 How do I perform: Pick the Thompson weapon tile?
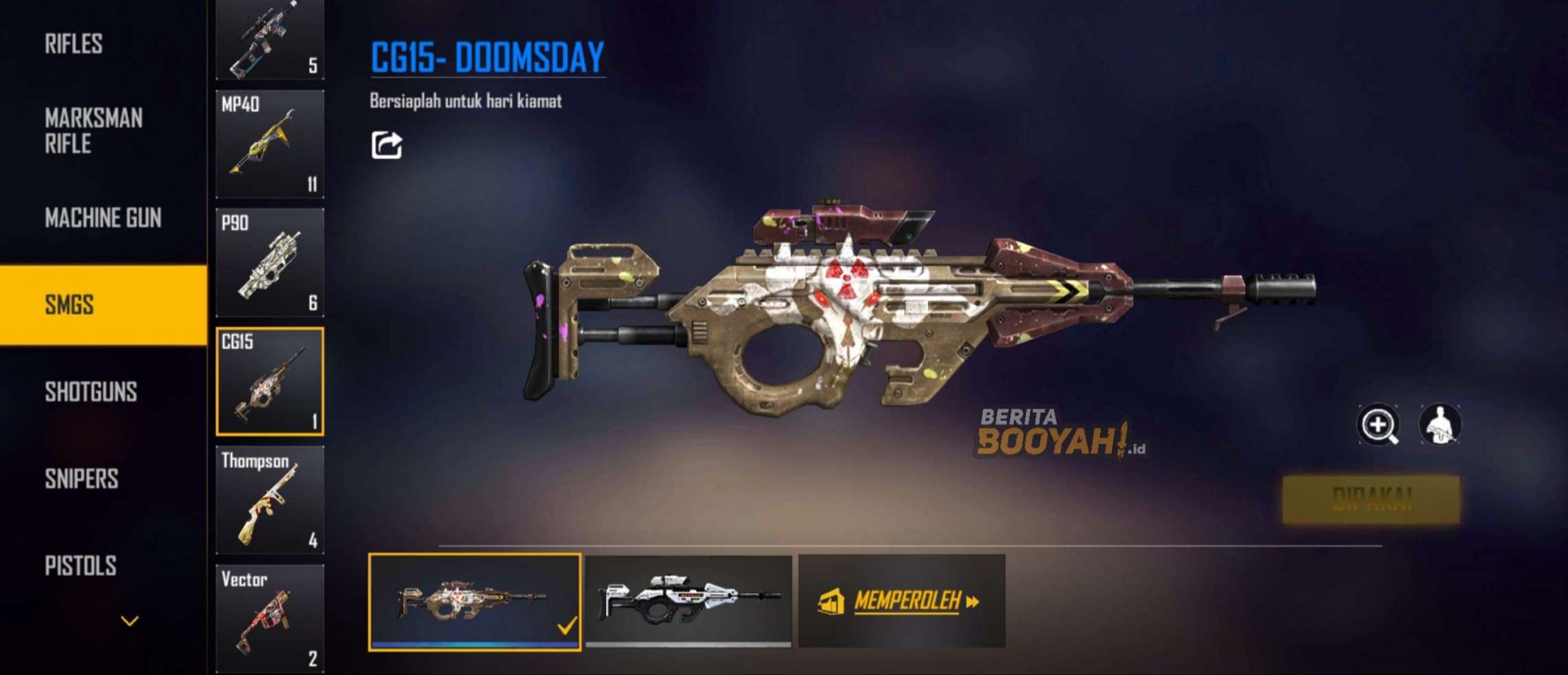[x=269, y=500]
